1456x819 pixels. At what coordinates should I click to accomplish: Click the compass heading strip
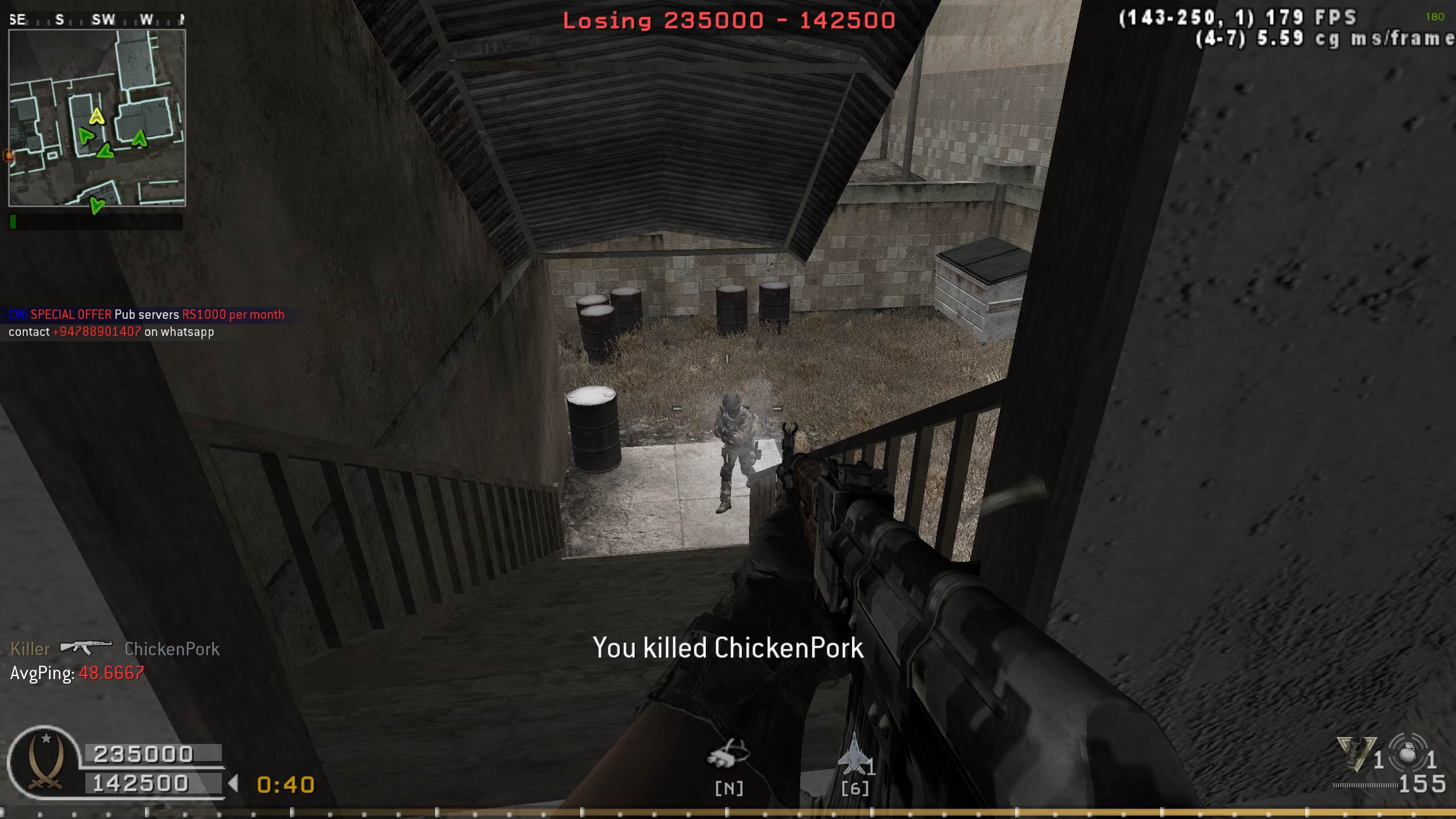pos(97,20)
